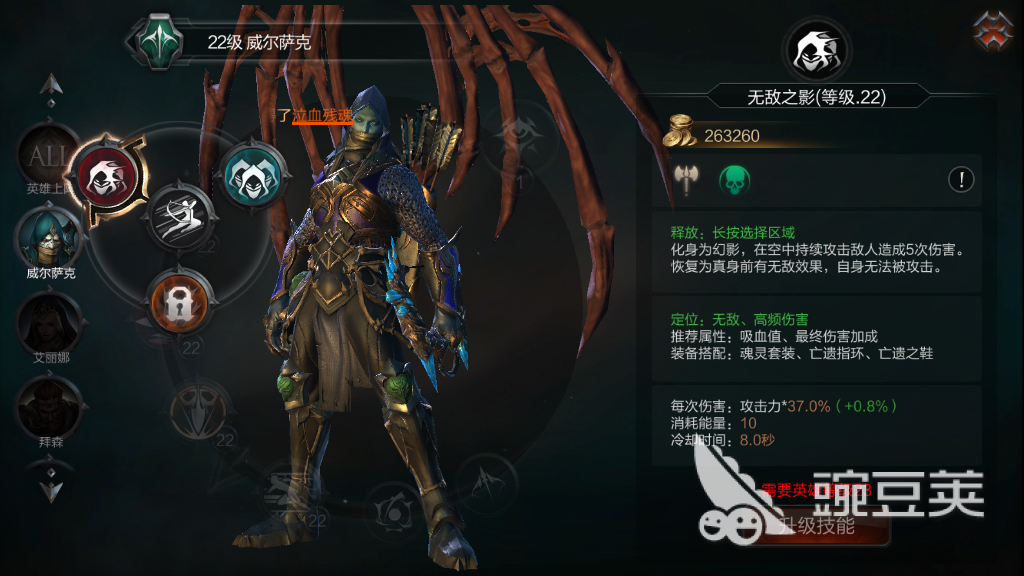Open the 泣血残魂 orange link
1024x576 pixels.
tap(321, 116)
